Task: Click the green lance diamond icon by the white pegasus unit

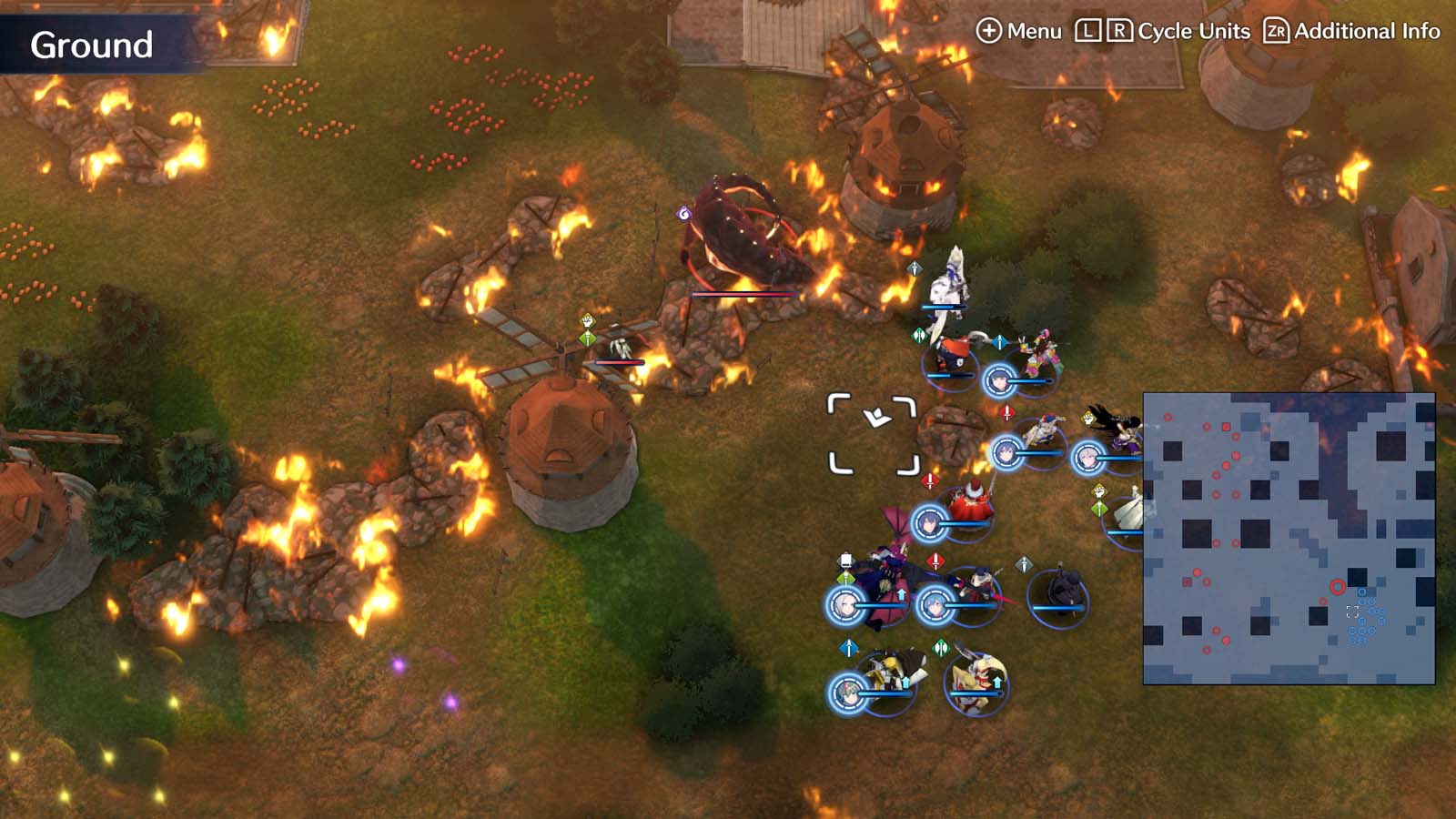Action: click(x=1101, y=510)
